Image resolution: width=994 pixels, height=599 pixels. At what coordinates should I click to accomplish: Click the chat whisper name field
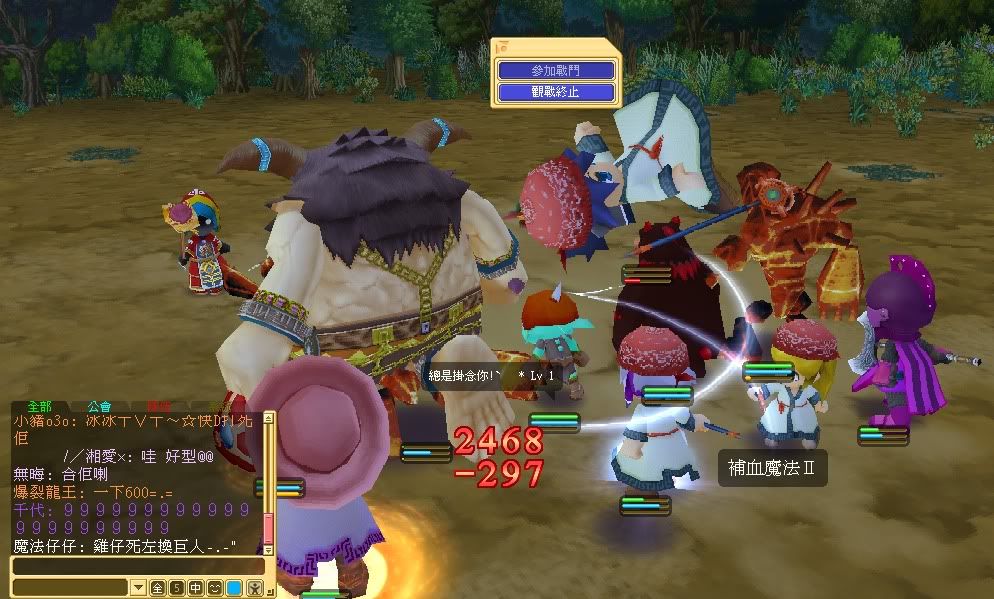pyautogui.click(x=70, y=587)
